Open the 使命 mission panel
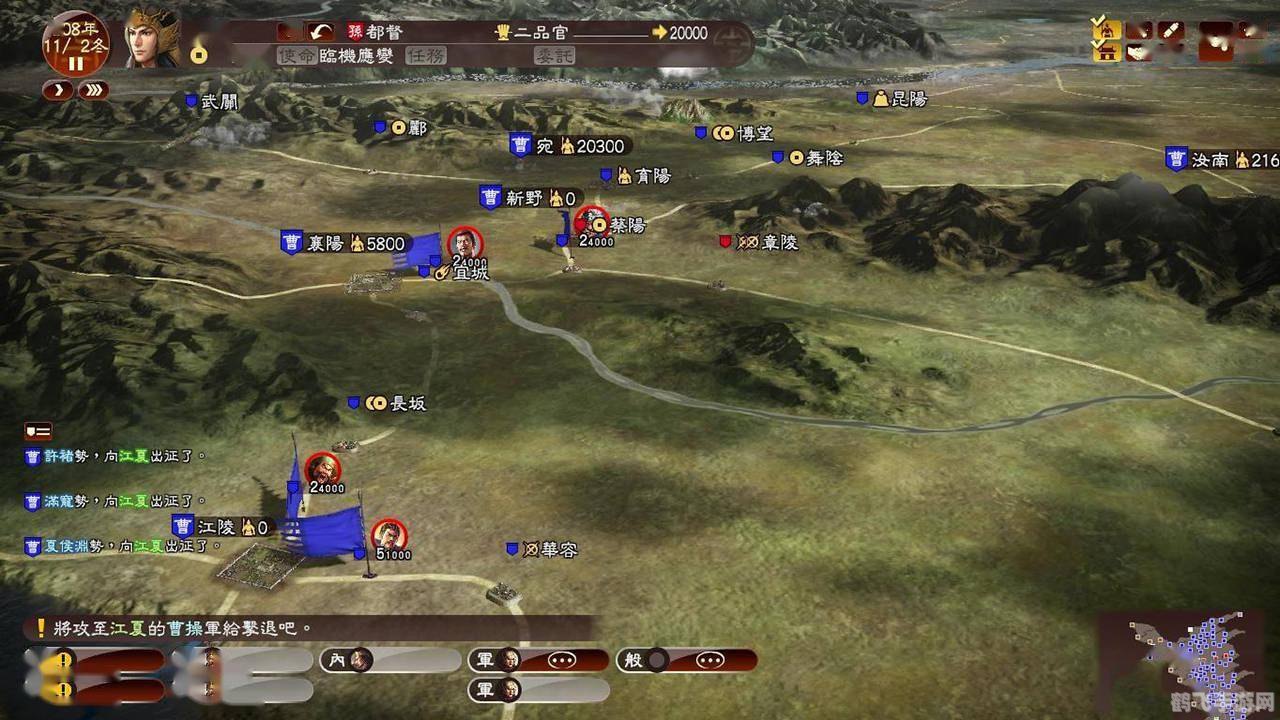The height and width of the screenshot is (720, 1280). point(296,56)
